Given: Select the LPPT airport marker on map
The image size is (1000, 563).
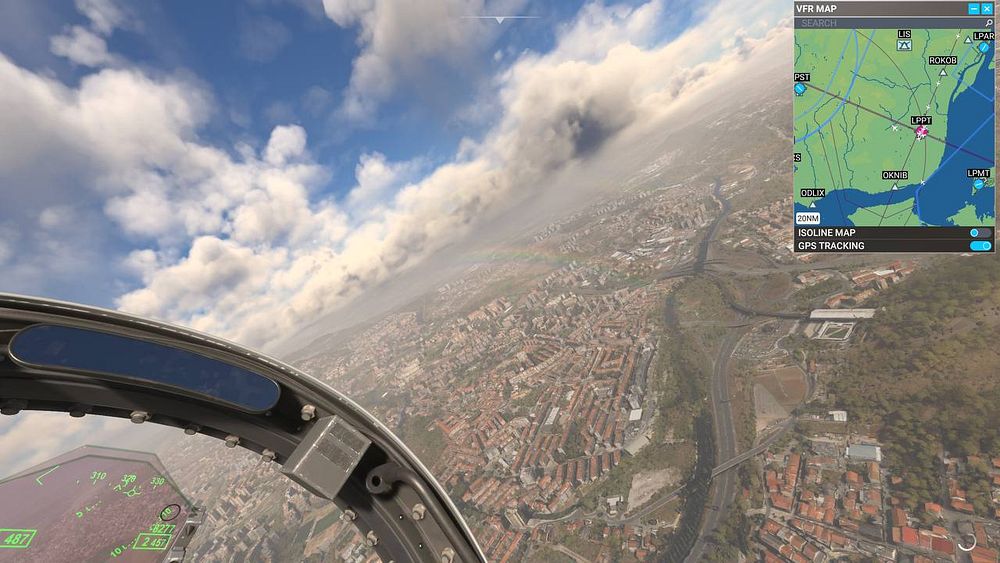Looking at the screenshot, I should coord(921,131).
